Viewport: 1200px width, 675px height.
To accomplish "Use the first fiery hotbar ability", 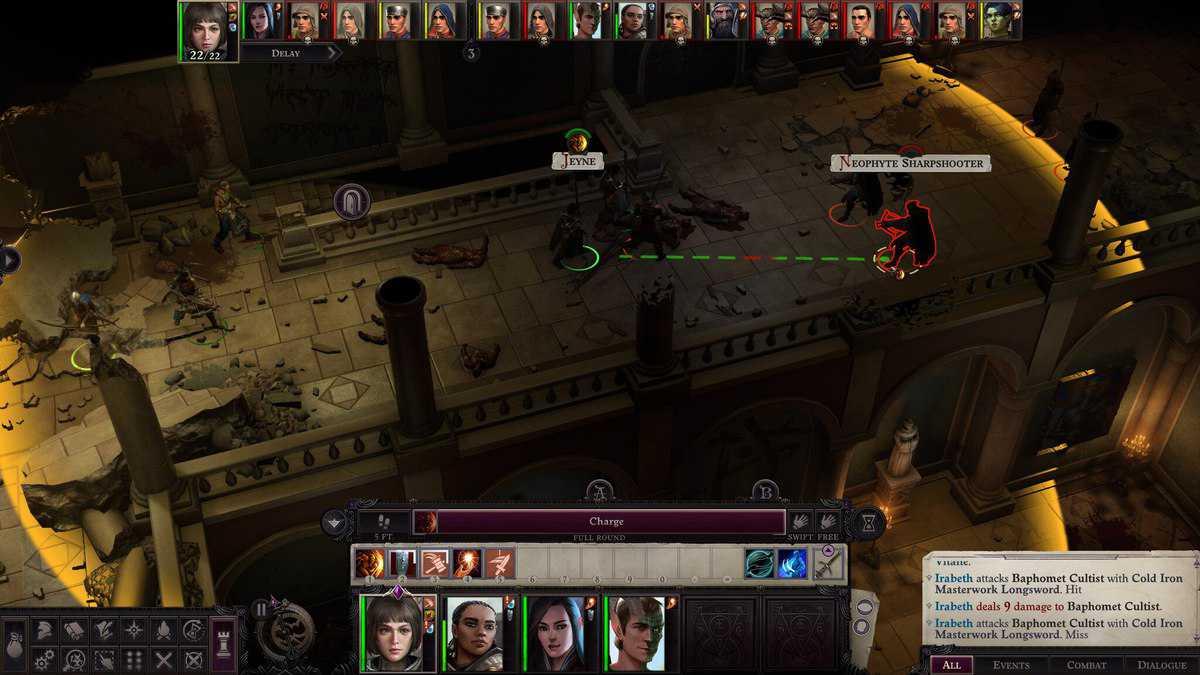I will (369, 564).
